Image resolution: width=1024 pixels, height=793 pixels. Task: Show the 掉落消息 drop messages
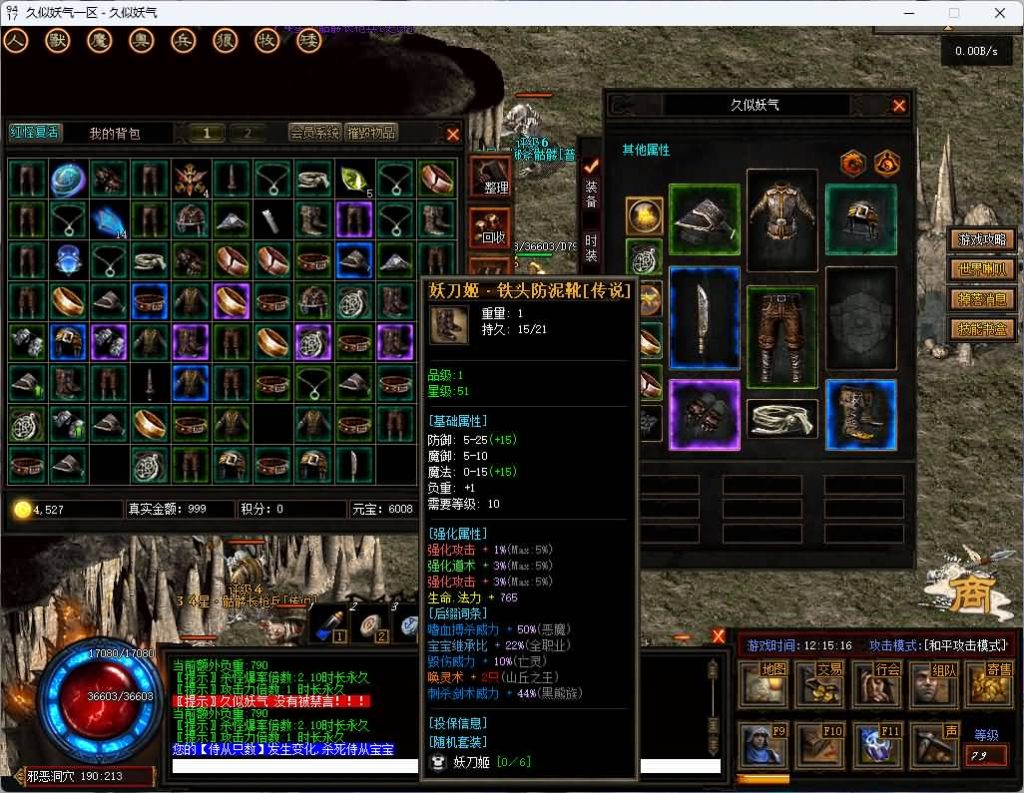982,299
